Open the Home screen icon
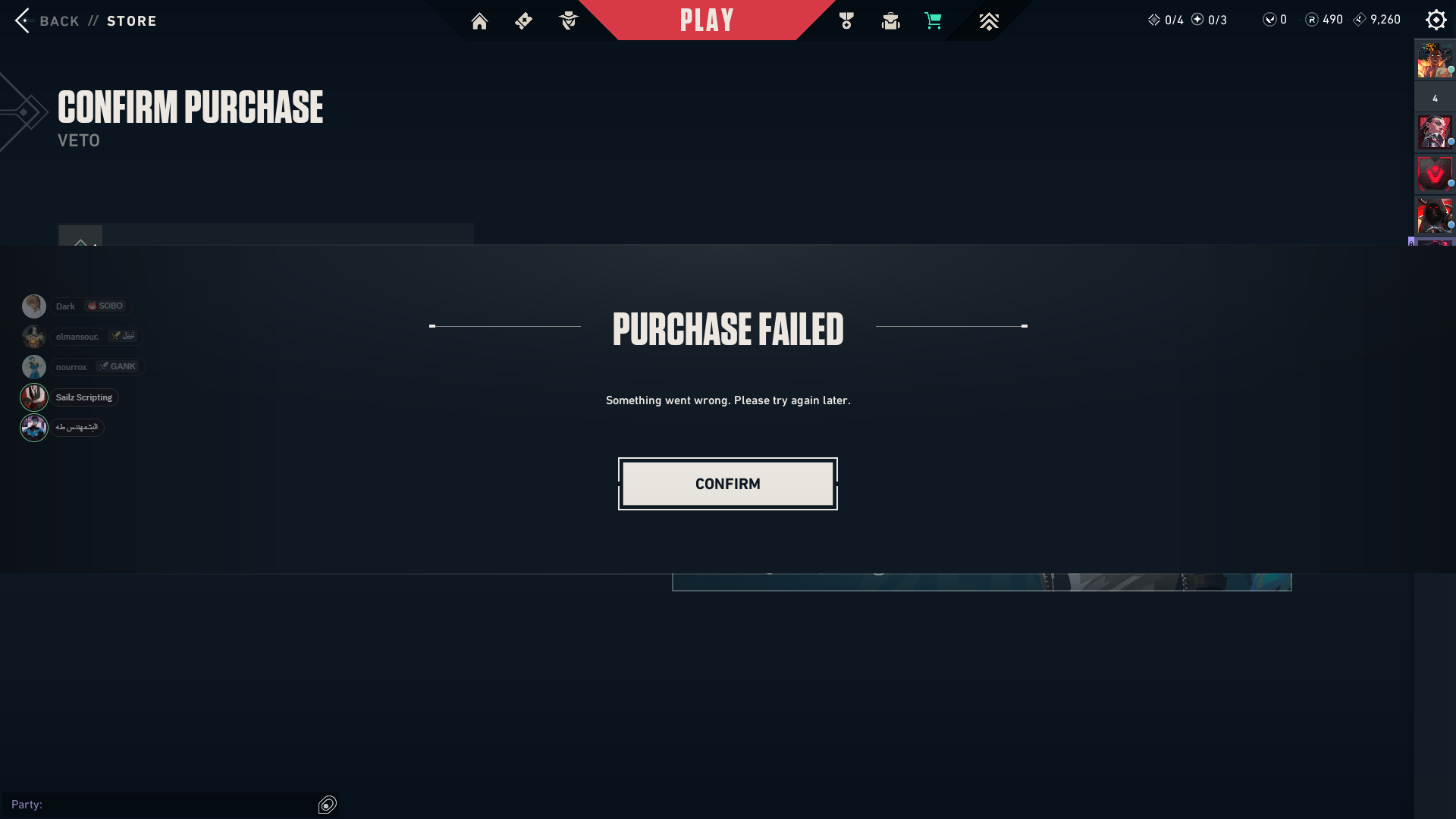The width and height of the screenshot is (1456, 819). pyautogui.click(x=479, y=20)
